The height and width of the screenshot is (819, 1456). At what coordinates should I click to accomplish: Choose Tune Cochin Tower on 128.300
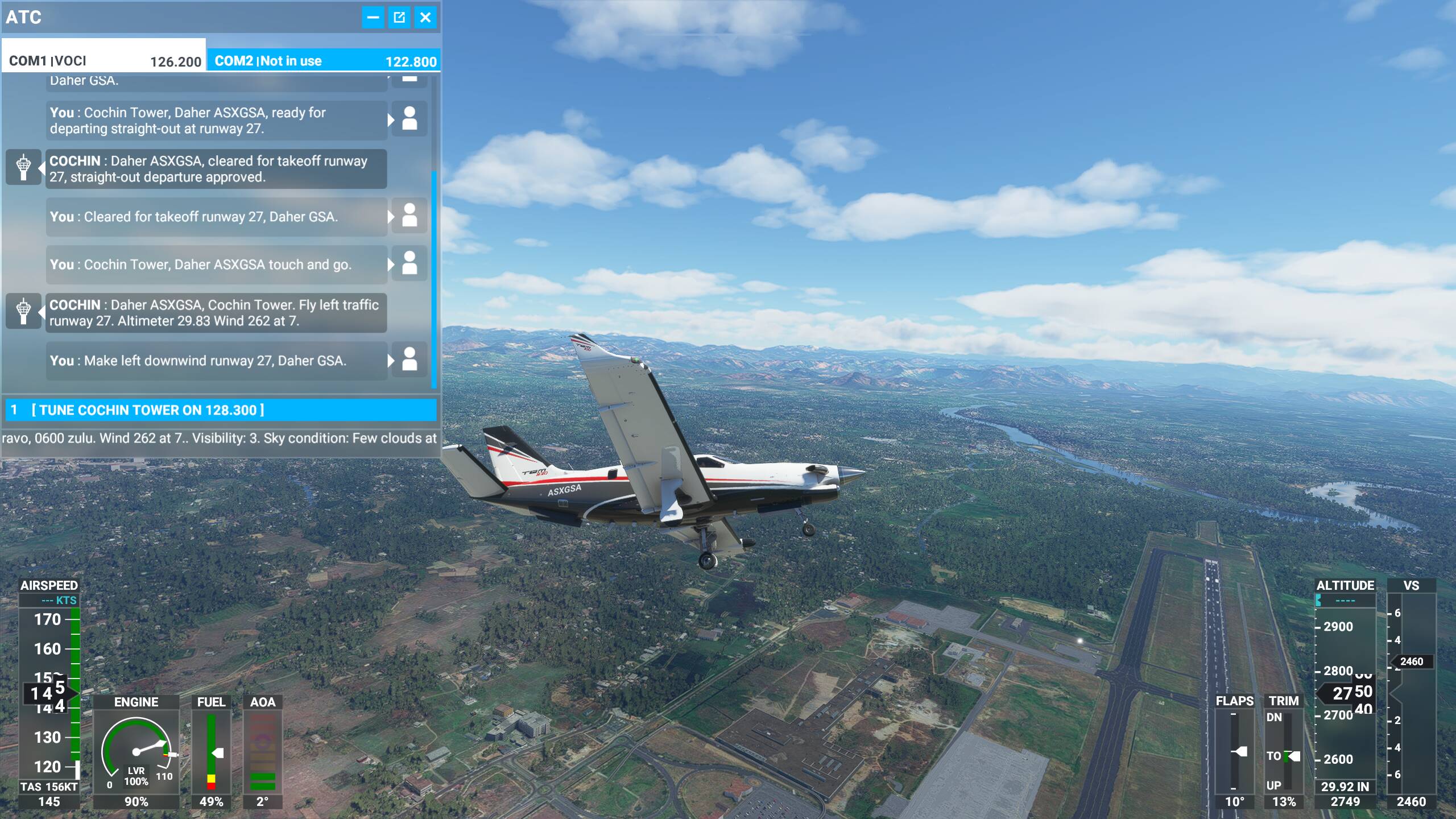(x=221, y=410)
